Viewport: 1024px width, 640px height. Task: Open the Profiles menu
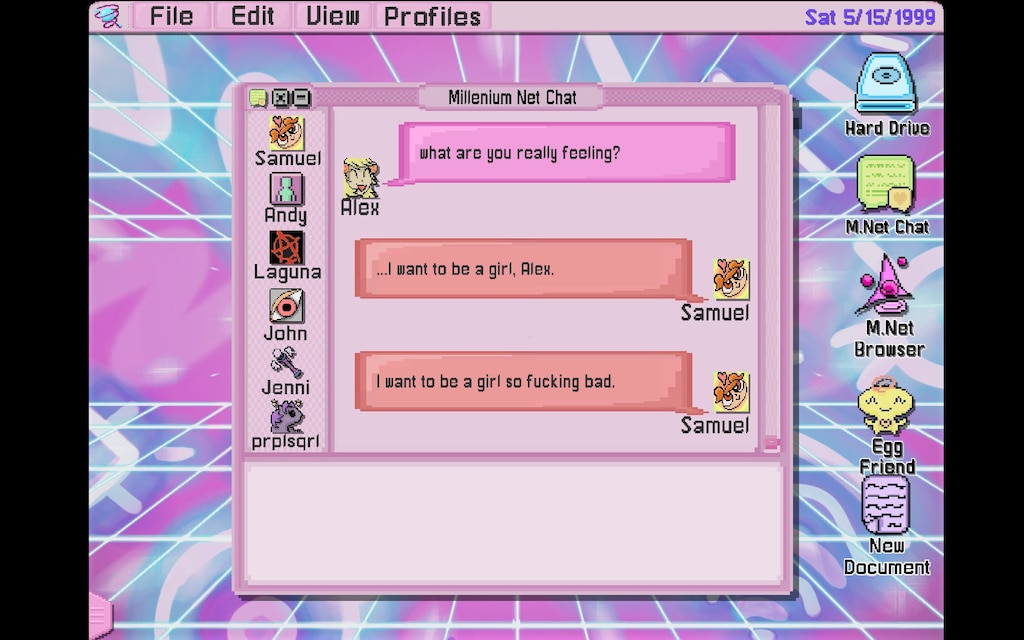tap(432, 16)
